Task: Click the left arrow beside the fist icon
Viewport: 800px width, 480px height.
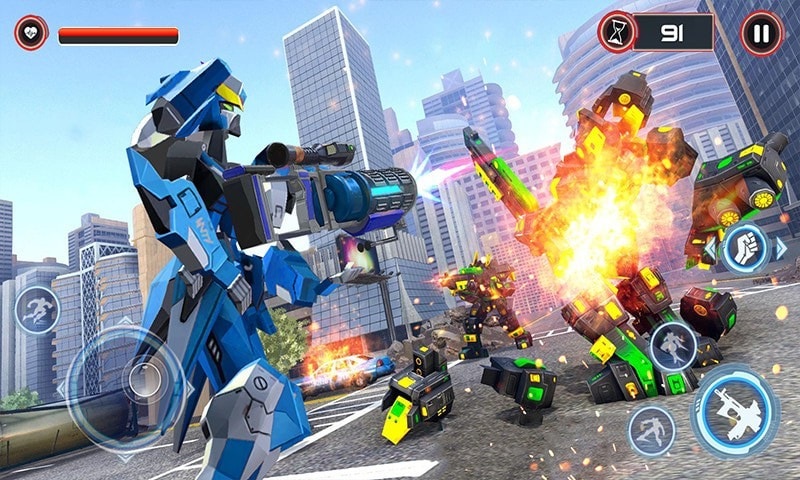Action: pyautogui.click(x=709, y=248)
